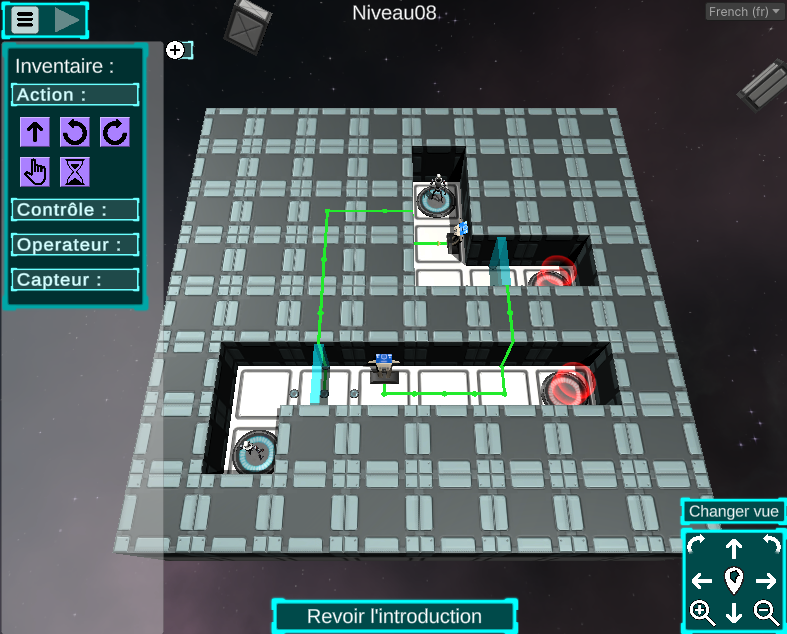Image resolution: width=787 pixels, height=634 pixels.
Task: Click Revoir l'introduction
Action: coord(394,617)
